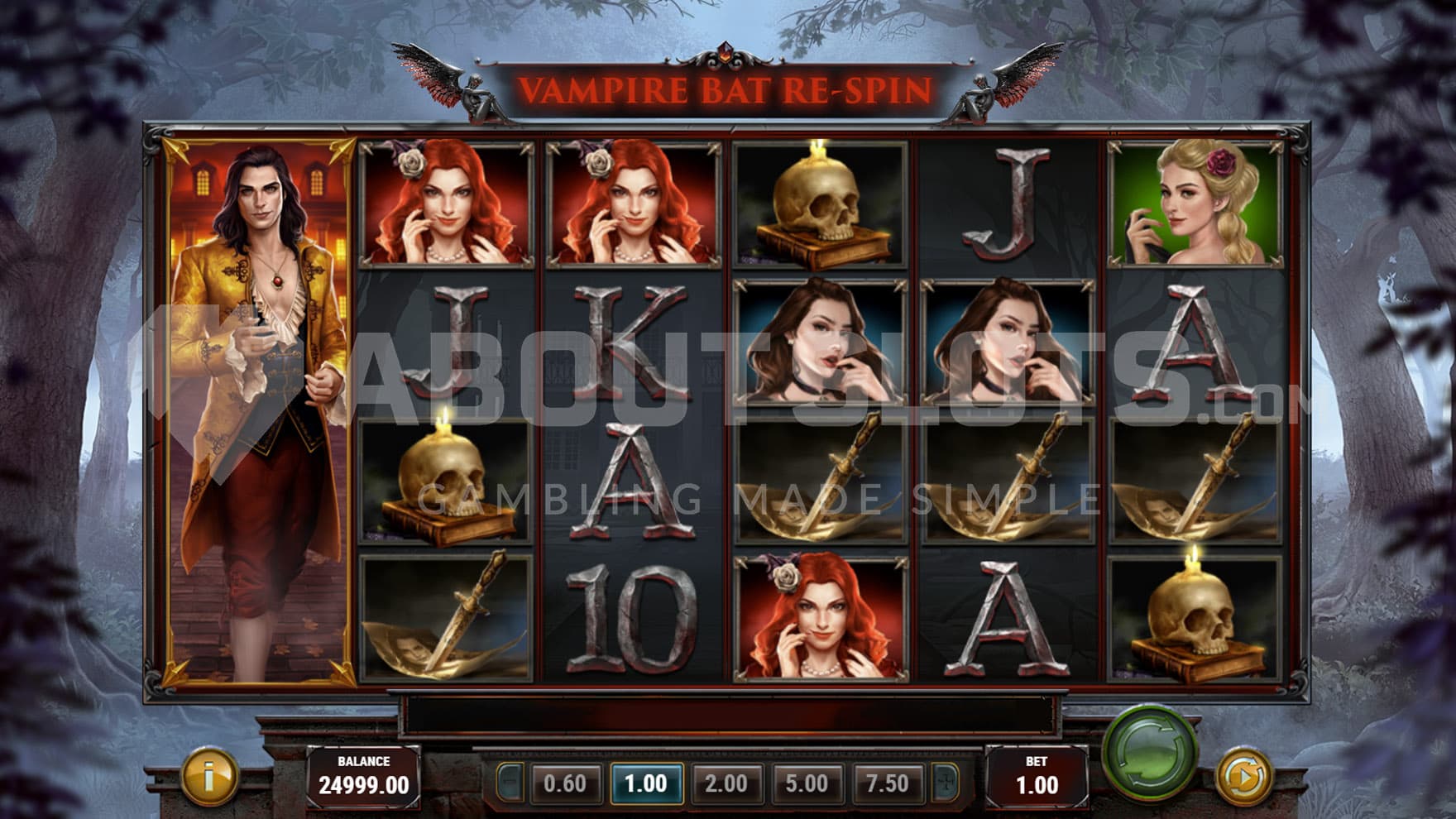The image size is (1456, 819).
Task: Open the game info paytable button
Action: 208,776
